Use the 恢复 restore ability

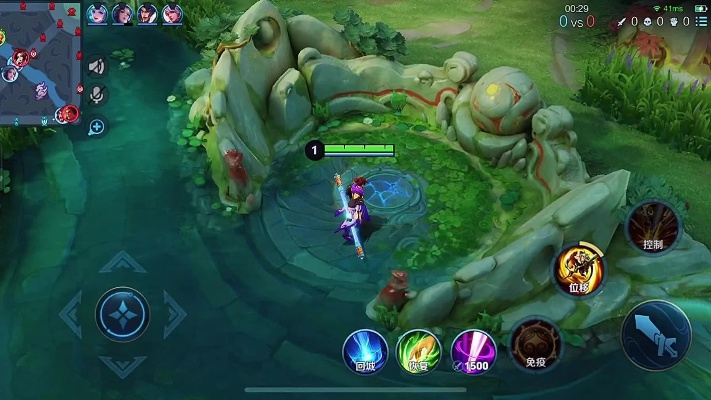pyautogui.click(x=418, y=350)
